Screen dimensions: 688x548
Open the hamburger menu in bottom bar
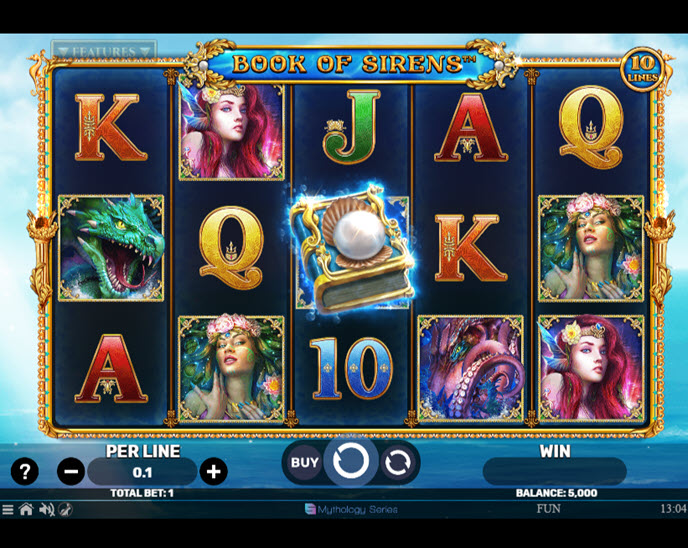[8, 510]
